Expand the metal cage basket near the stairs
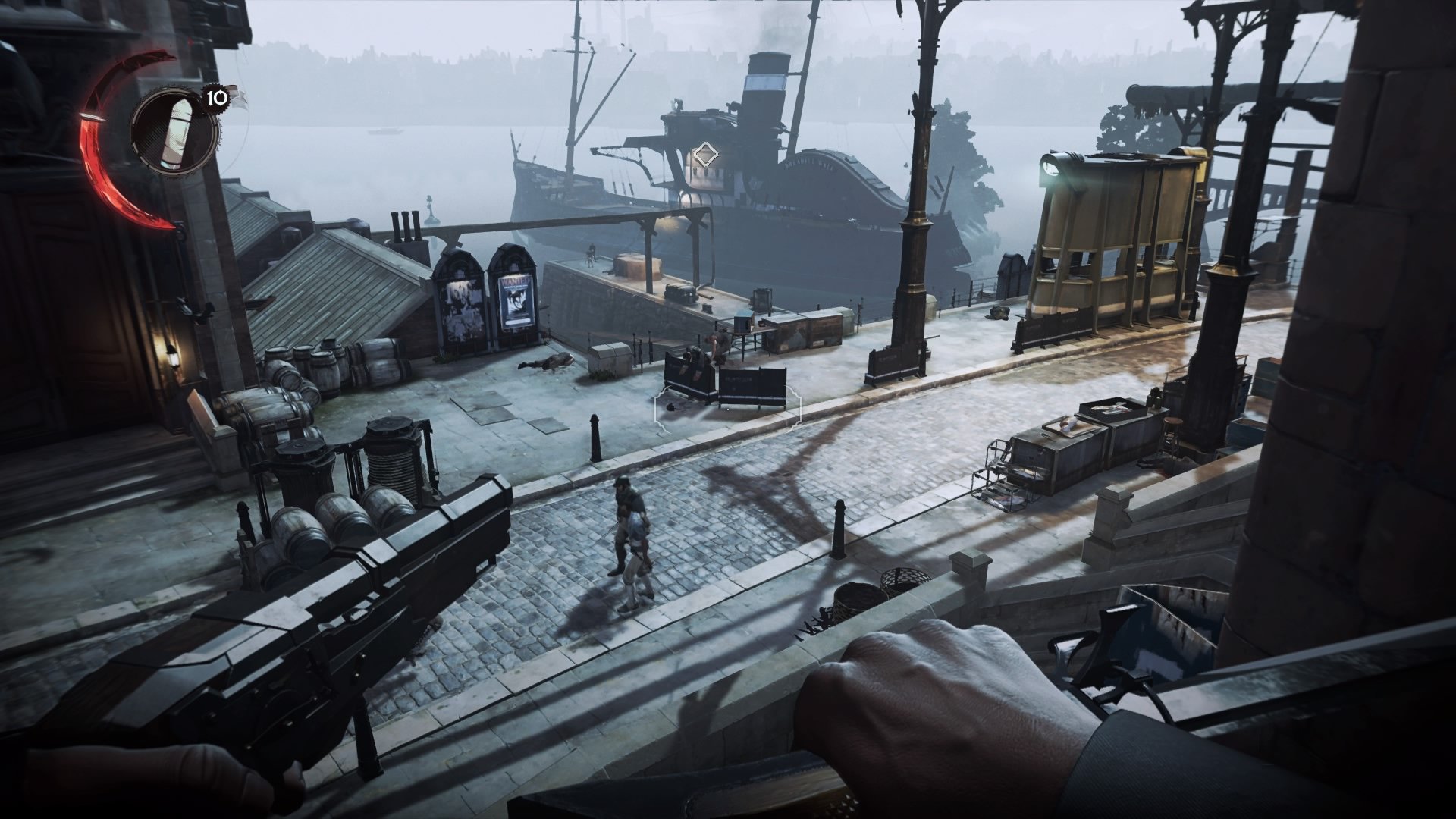1456x819 pixels. tap(905, 580)
